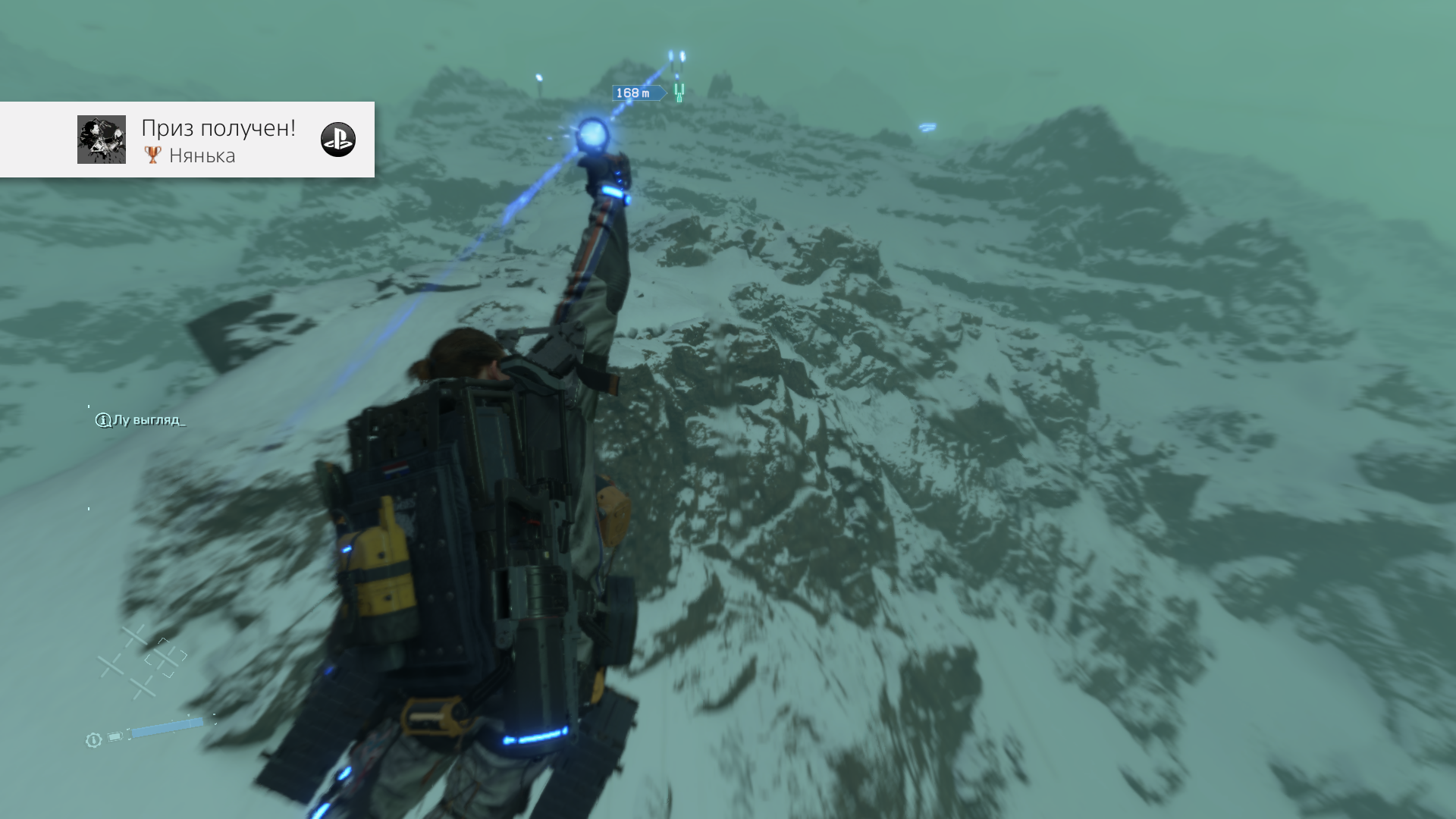Click the info icon beside the battery bar
This screenshot has width=1456, height=819.
(x=93, y=740)
